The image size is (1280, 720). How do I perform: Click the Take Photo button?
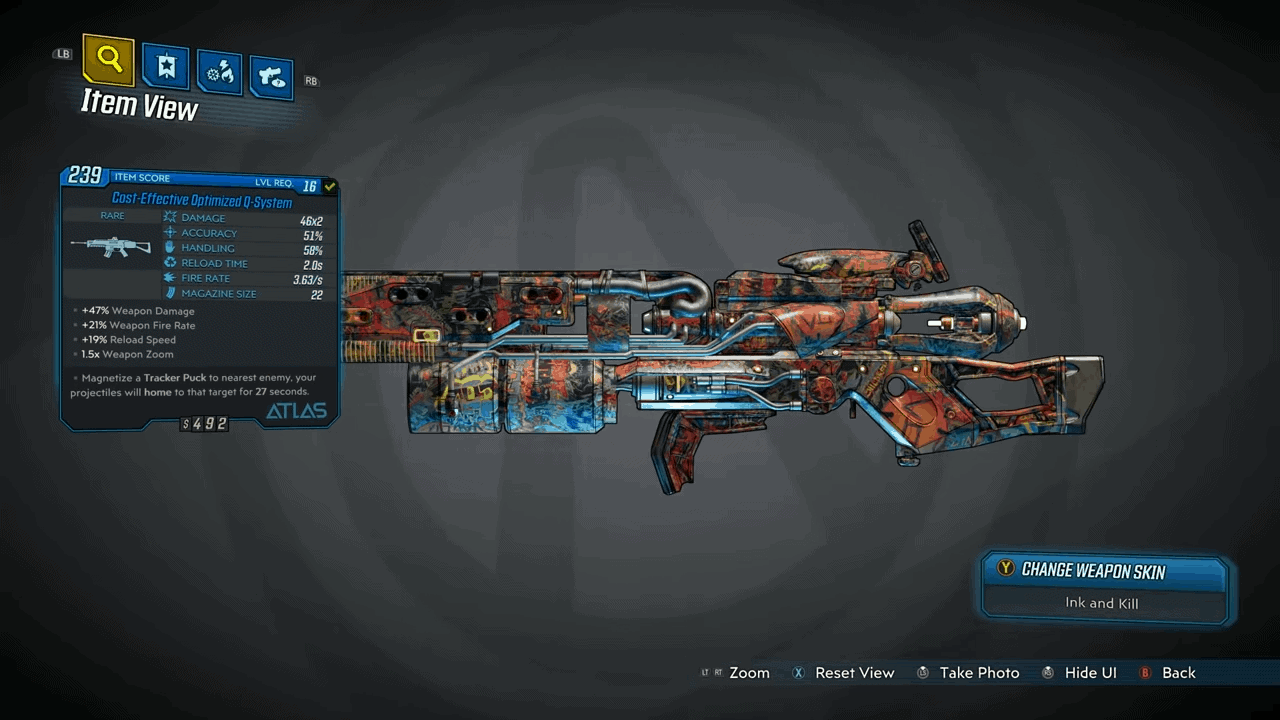click(978, 673)
